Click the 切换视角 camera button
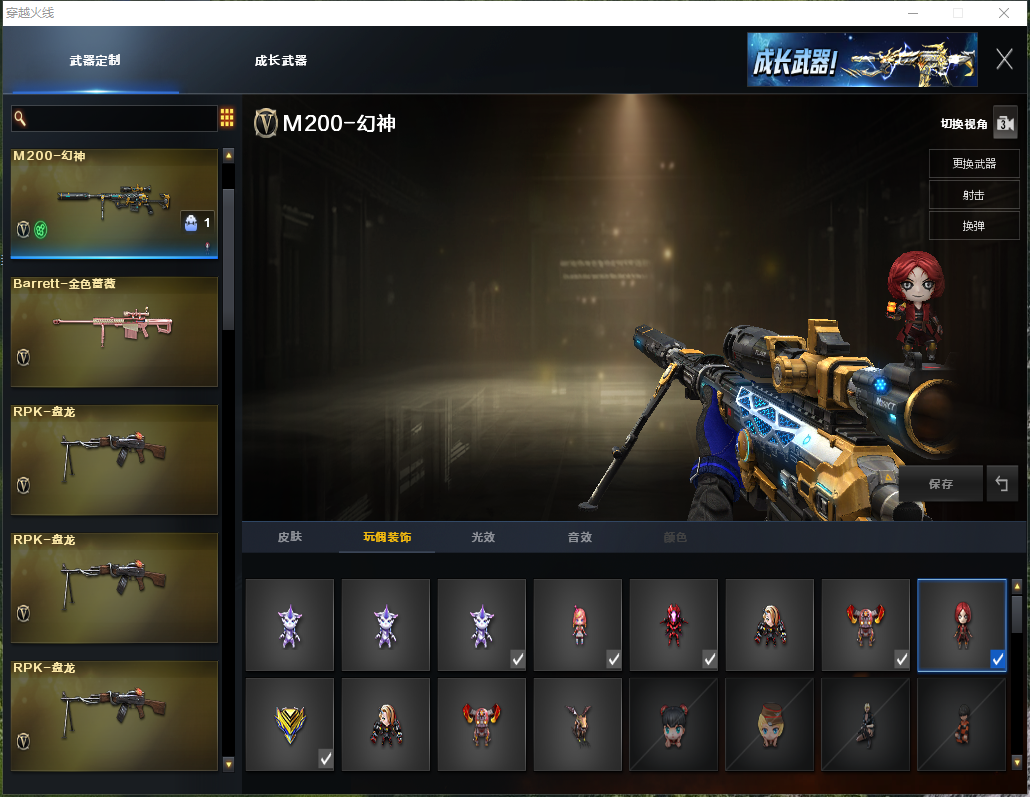The width and height of the screenshot is (1030, 797). click(1004, 123)
